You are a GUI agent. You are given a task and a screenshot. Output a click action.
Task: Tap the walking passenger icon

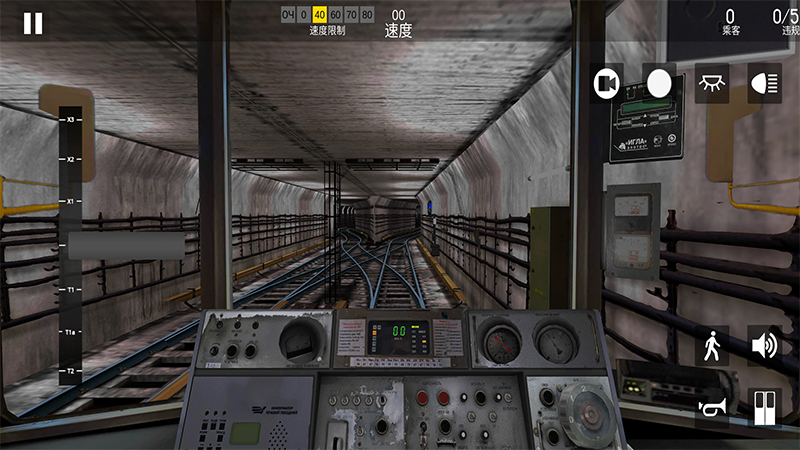(711, 346)
